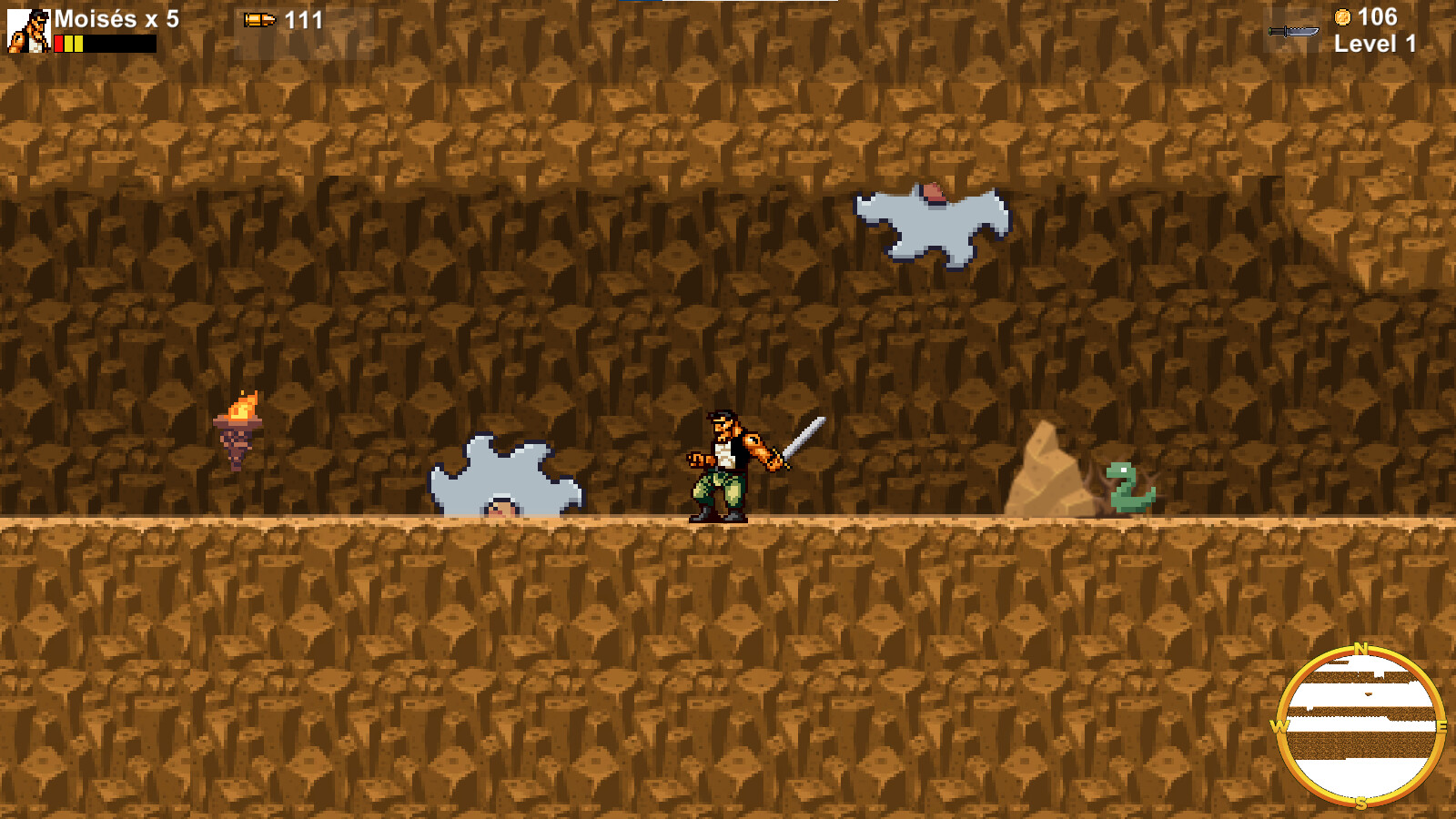Screen dimensions: 1456x819
Task: Click the bullet ammo icon showing 111
Action: click(261, 17)
